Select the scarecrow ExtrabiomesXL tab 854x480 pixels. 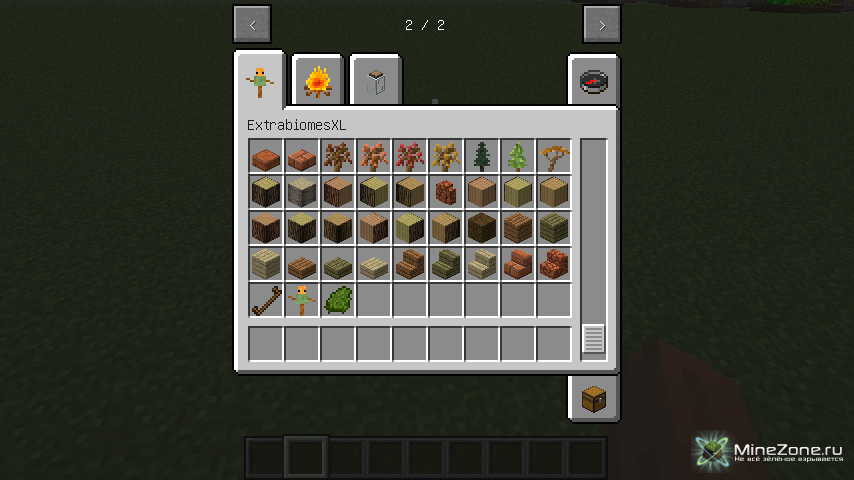(x=260, y=81)
